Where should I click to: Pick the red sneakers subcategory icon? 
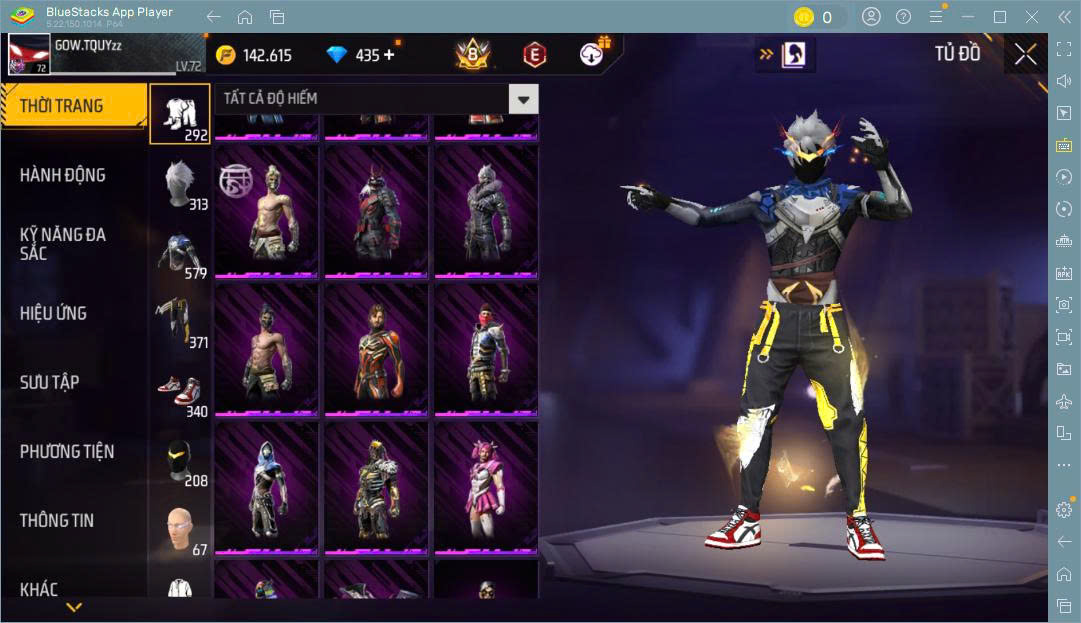tap(180, 391)
